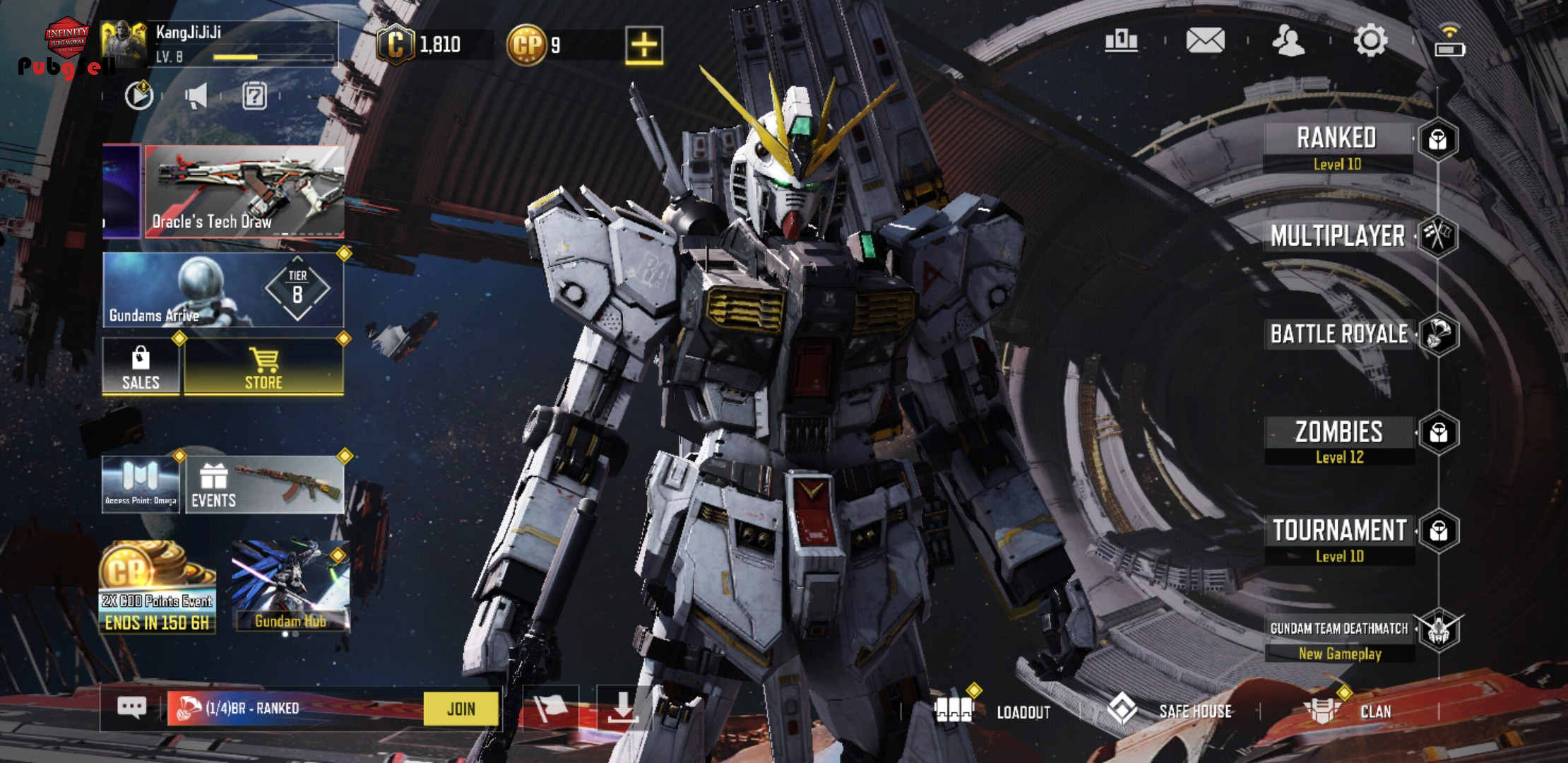Enter Battle Royale mode
The height and width of the screenshot is (763, 1568).
[x=1339, y=333]
